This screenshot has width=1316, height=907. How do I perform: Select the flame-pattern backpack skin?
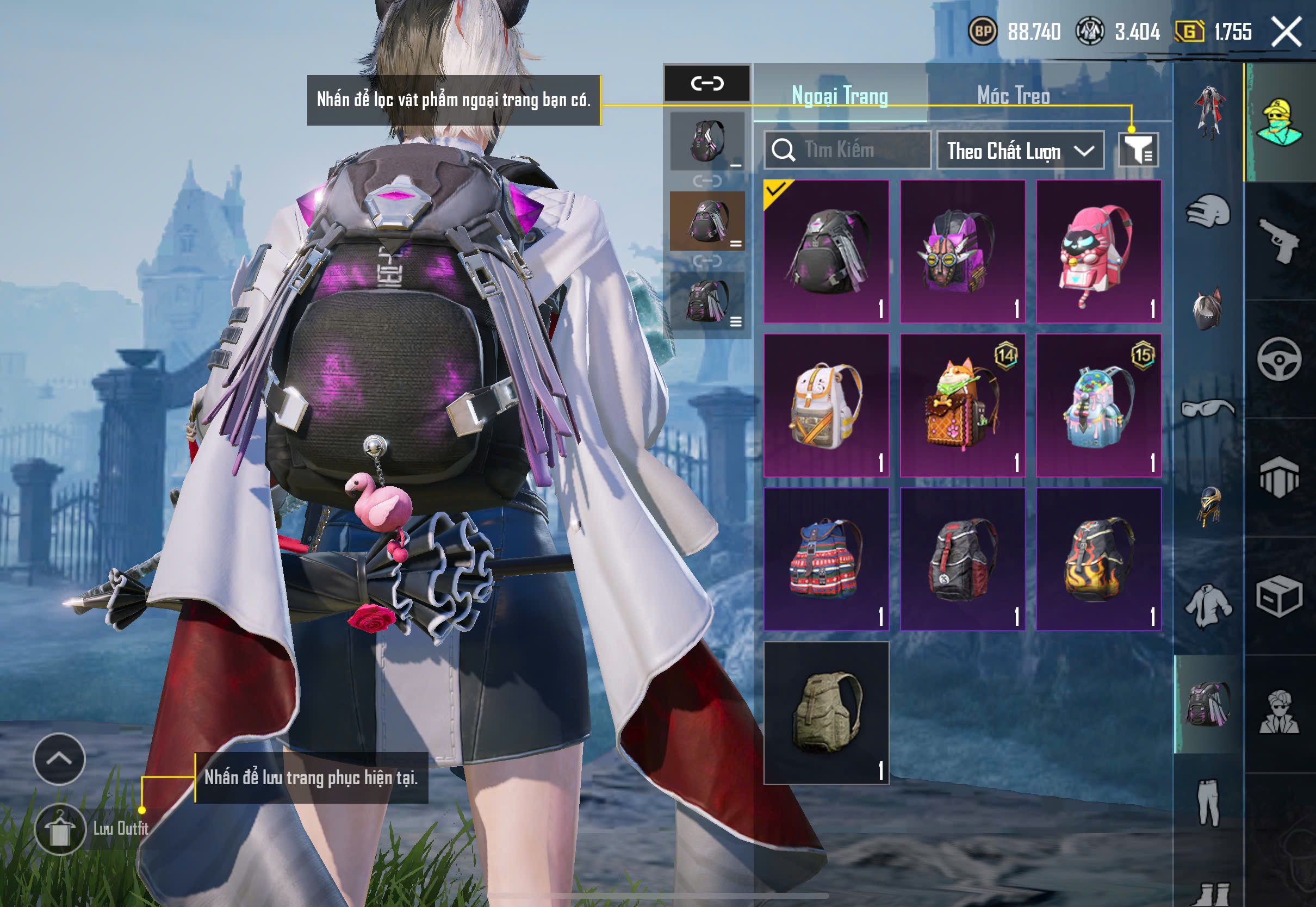coord(1098,559)
